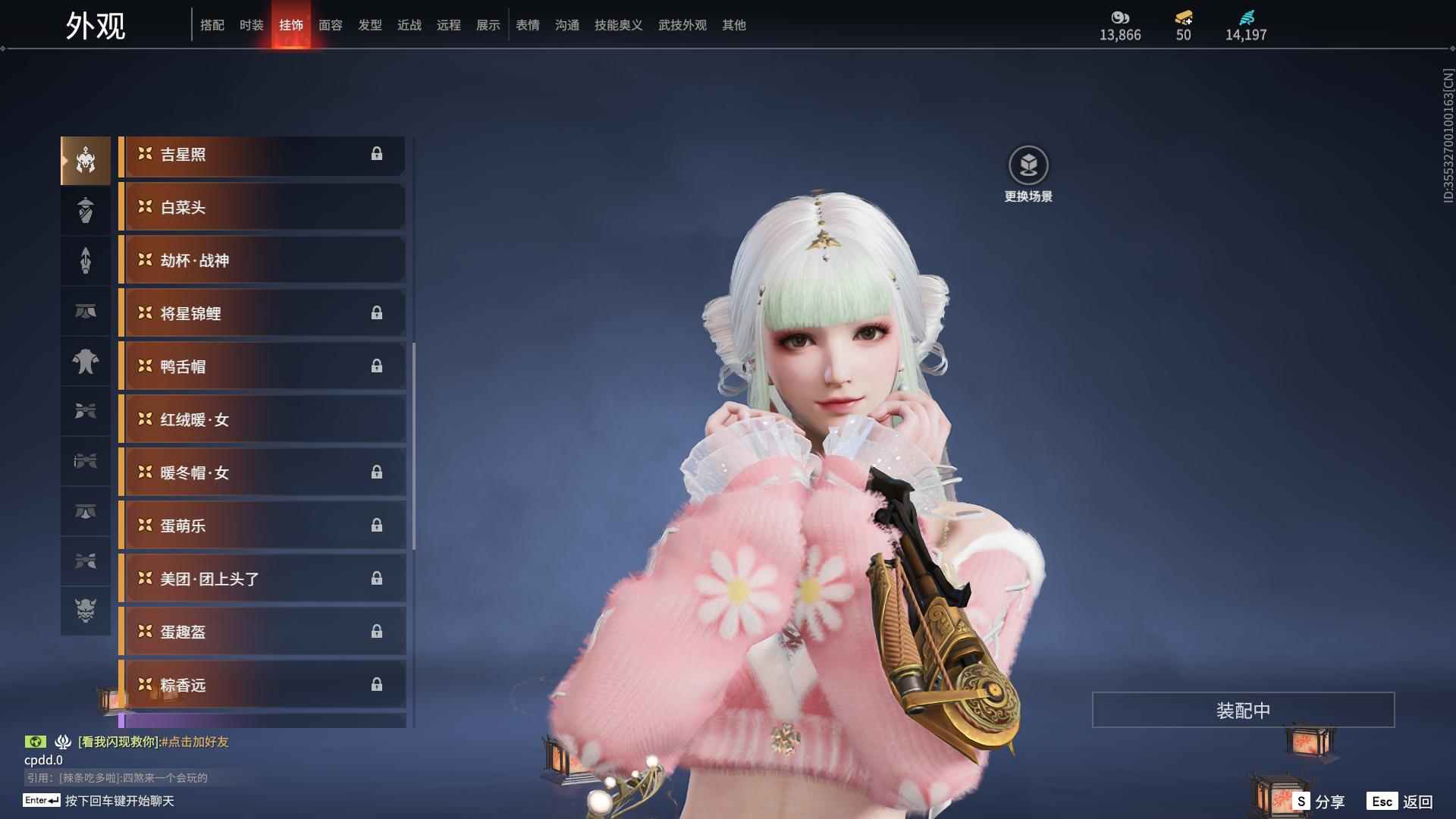Select the 劫杯·战神 list item
This screenshot has width=1456, height=819.
[x=262, y=260]
